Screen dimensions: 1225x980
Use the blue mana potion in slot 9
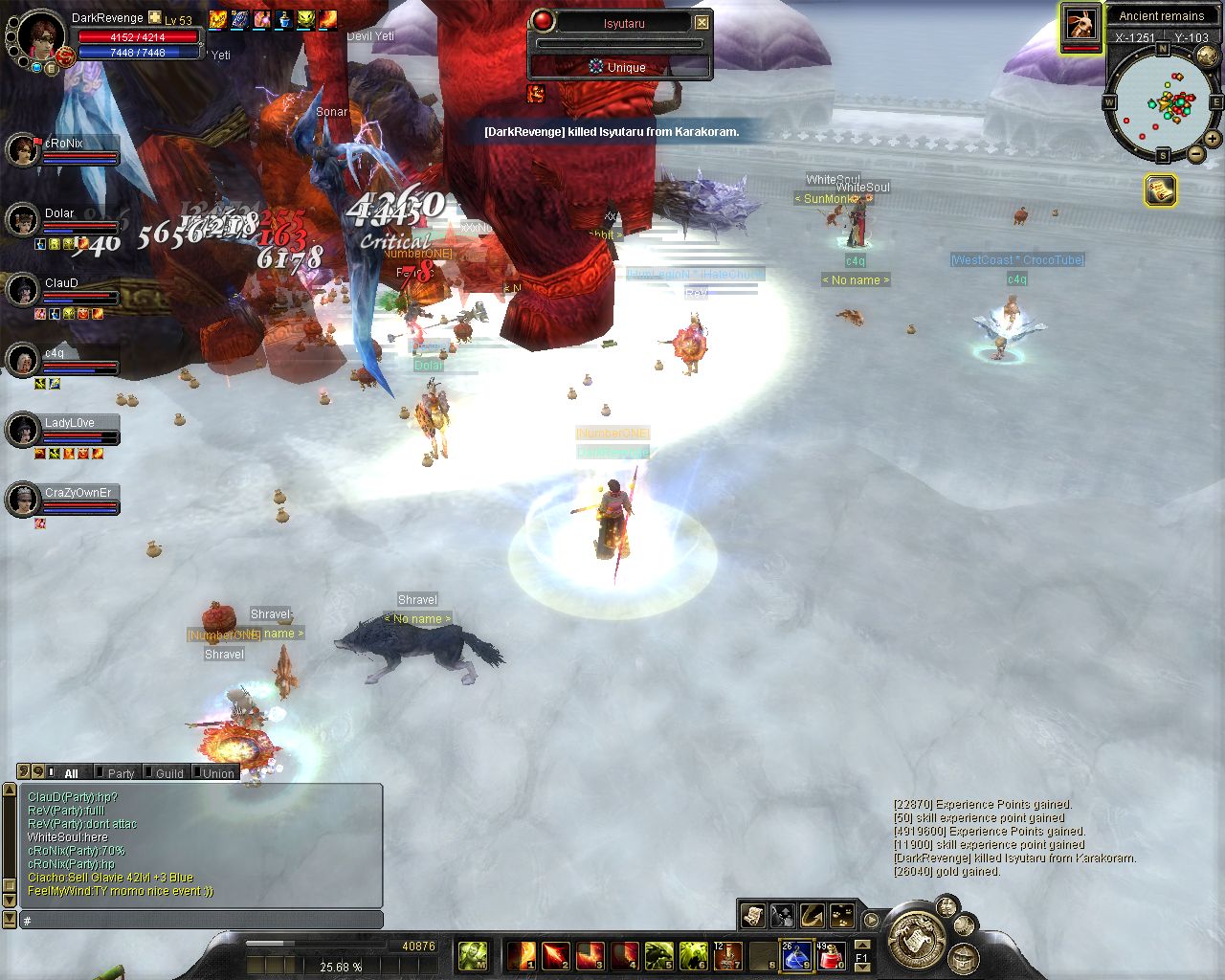pyautogui.click(x=796, y=955)
